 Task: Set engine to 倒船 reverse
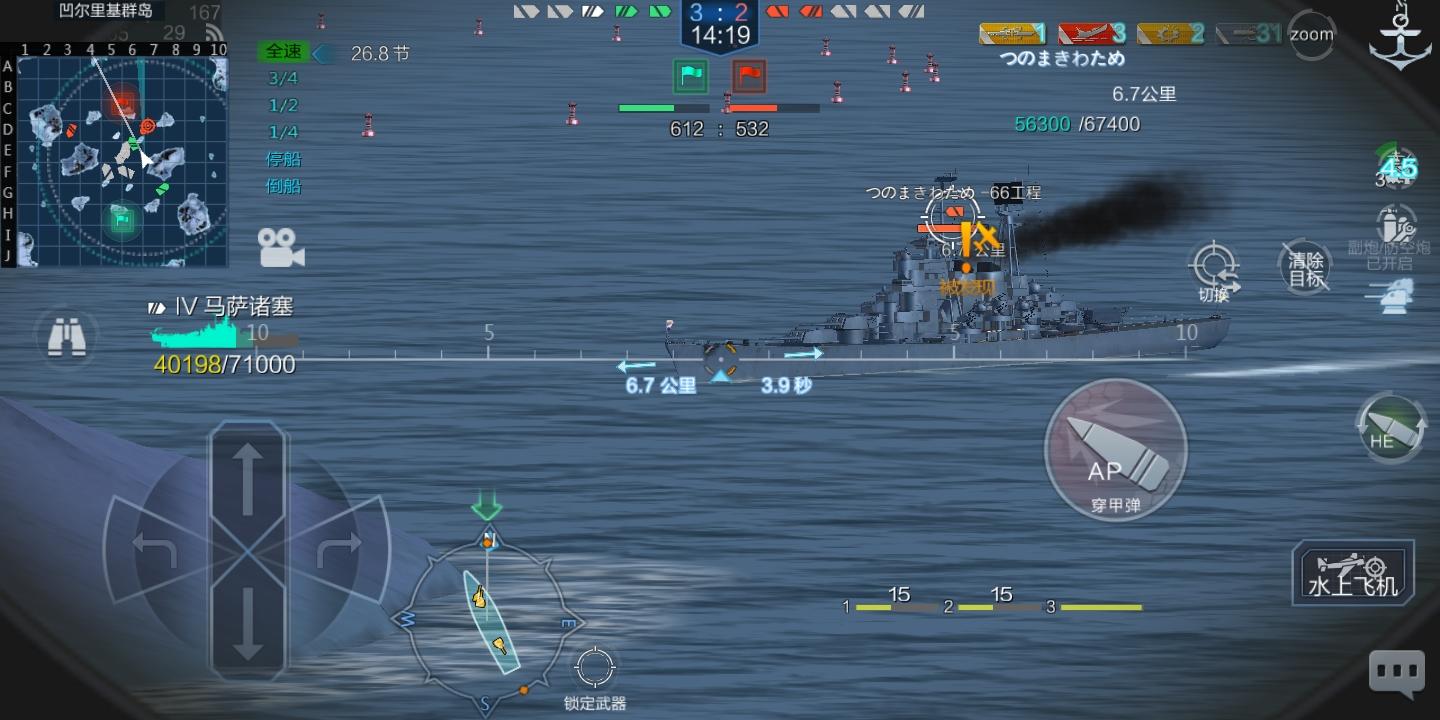pos(283,186)
